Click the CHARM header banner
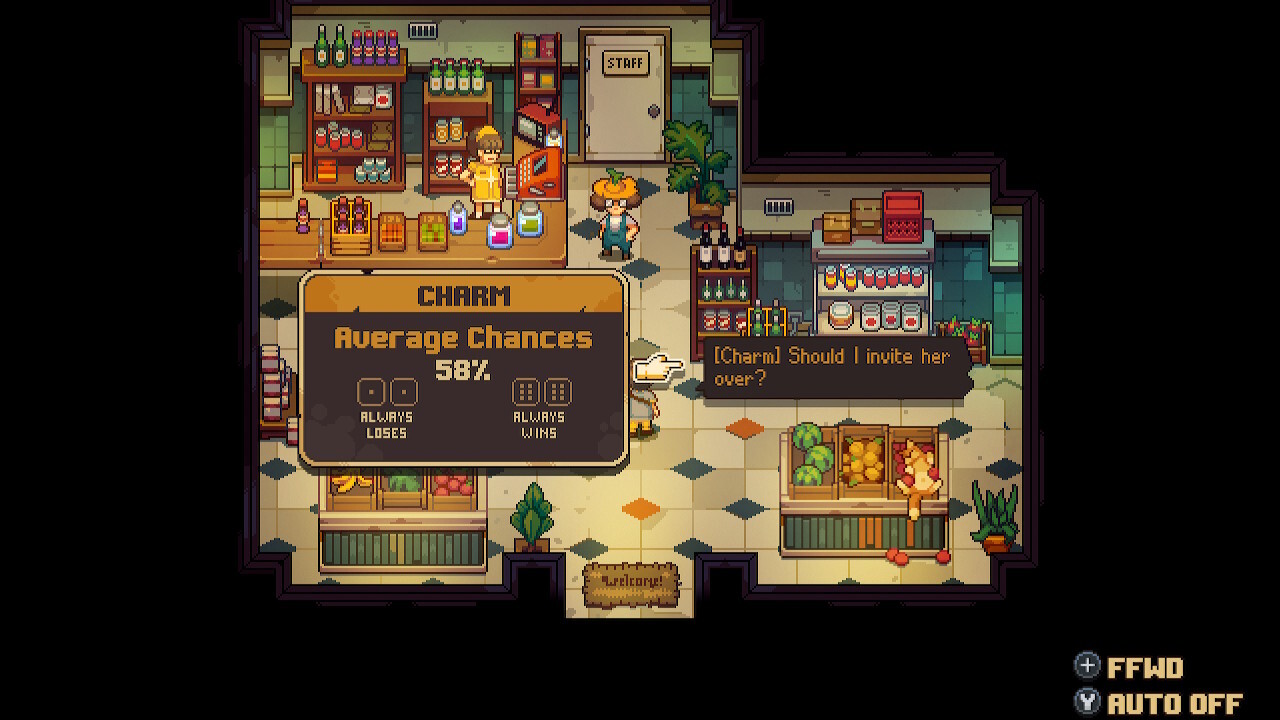Viewport: 1280px width, 720px height. [462, 295]
